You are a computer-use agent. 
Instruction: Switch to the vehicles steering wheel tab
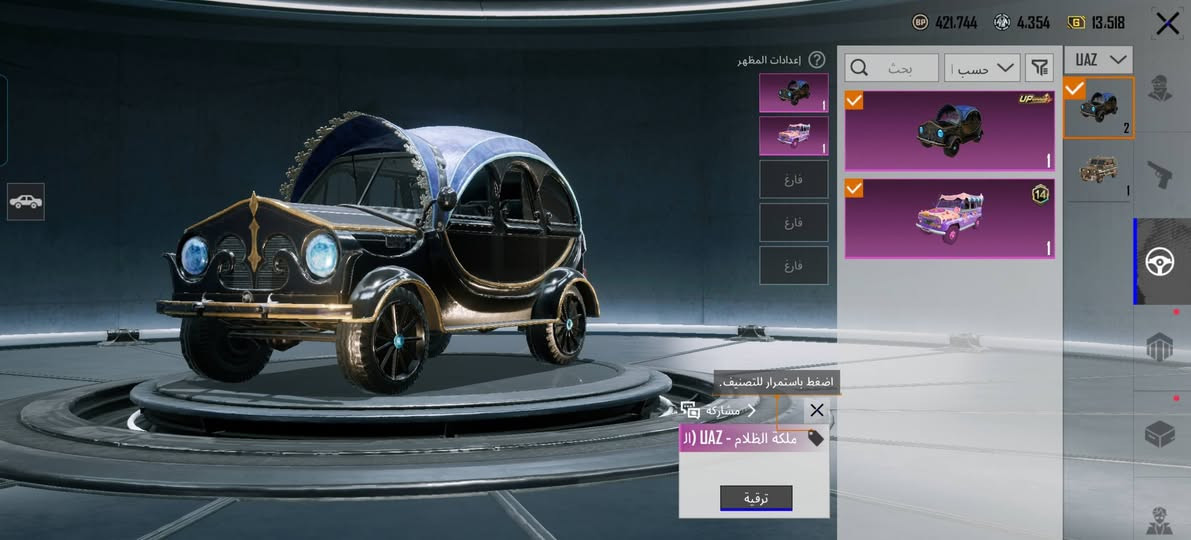point(1163,262)
